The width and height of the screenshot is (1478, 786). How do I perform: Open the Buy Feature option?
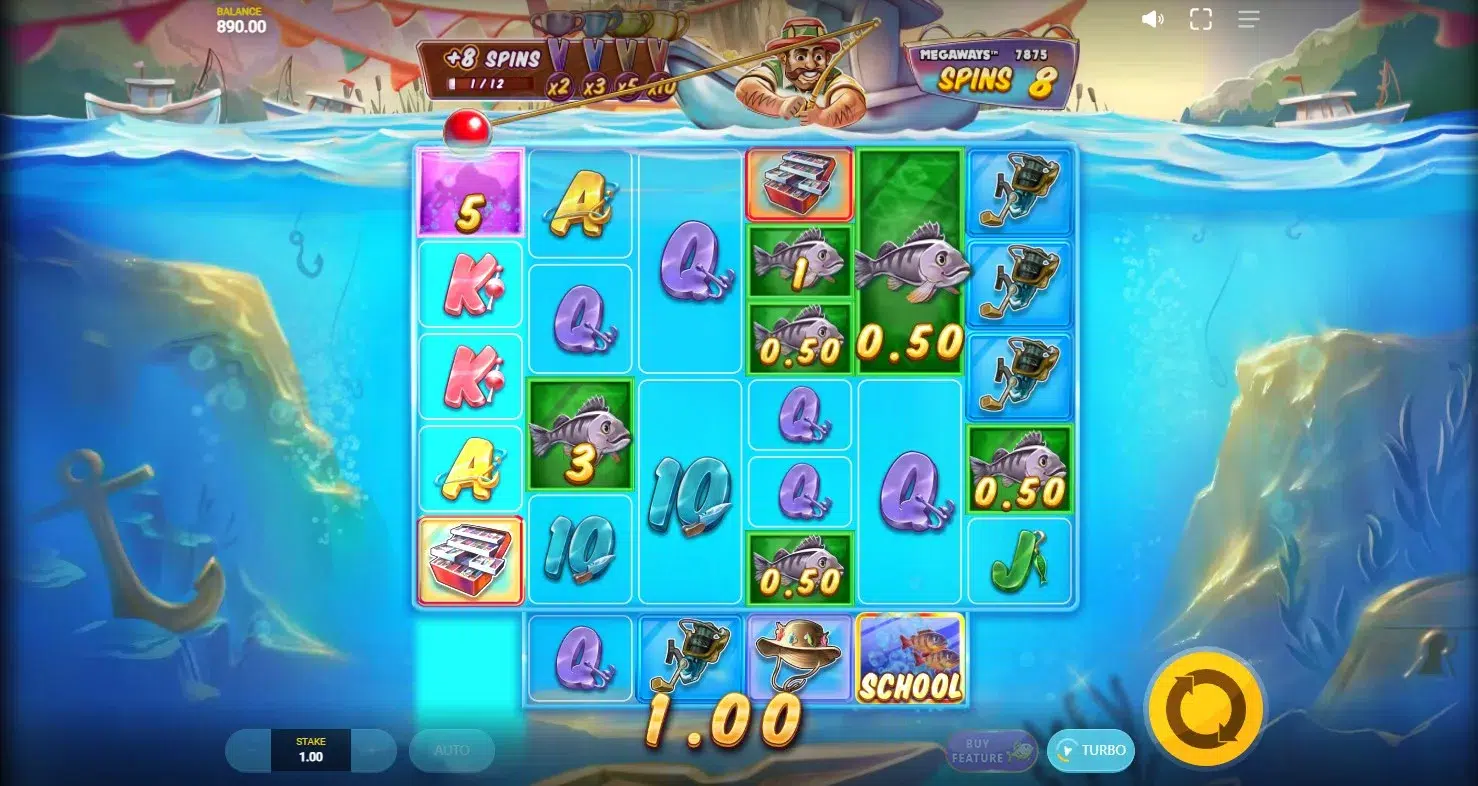pos(988,751)
